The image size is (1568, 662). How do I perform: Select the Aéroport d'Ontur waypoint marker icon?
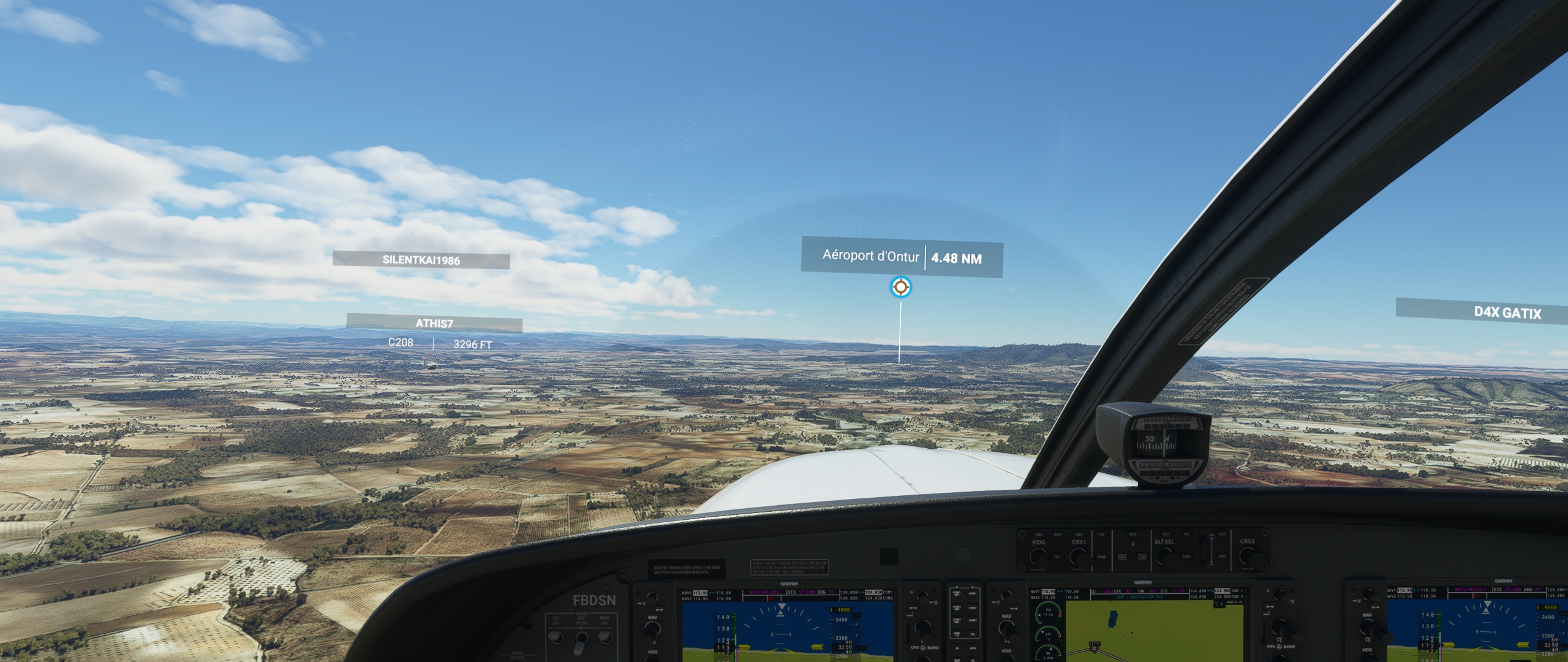900,287
